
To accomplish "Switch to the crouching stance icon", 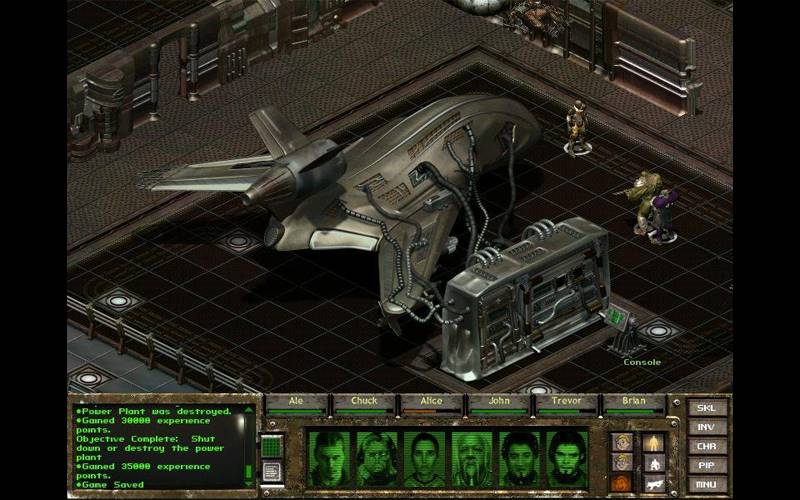I will pyautogui.click(x=652, y=462).
